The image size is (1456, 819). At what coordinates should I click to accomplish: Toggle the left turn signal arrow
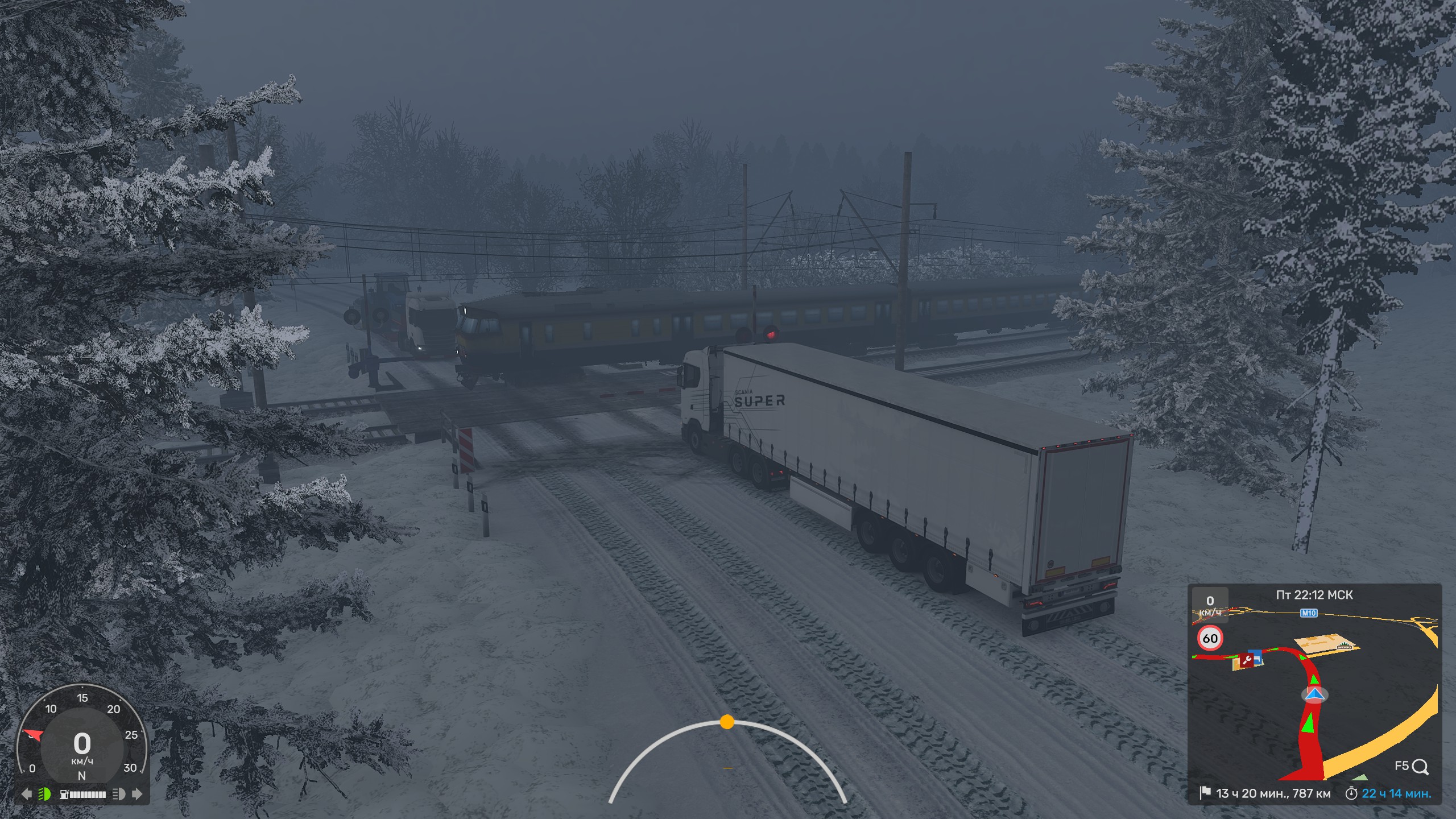point(26,794)
